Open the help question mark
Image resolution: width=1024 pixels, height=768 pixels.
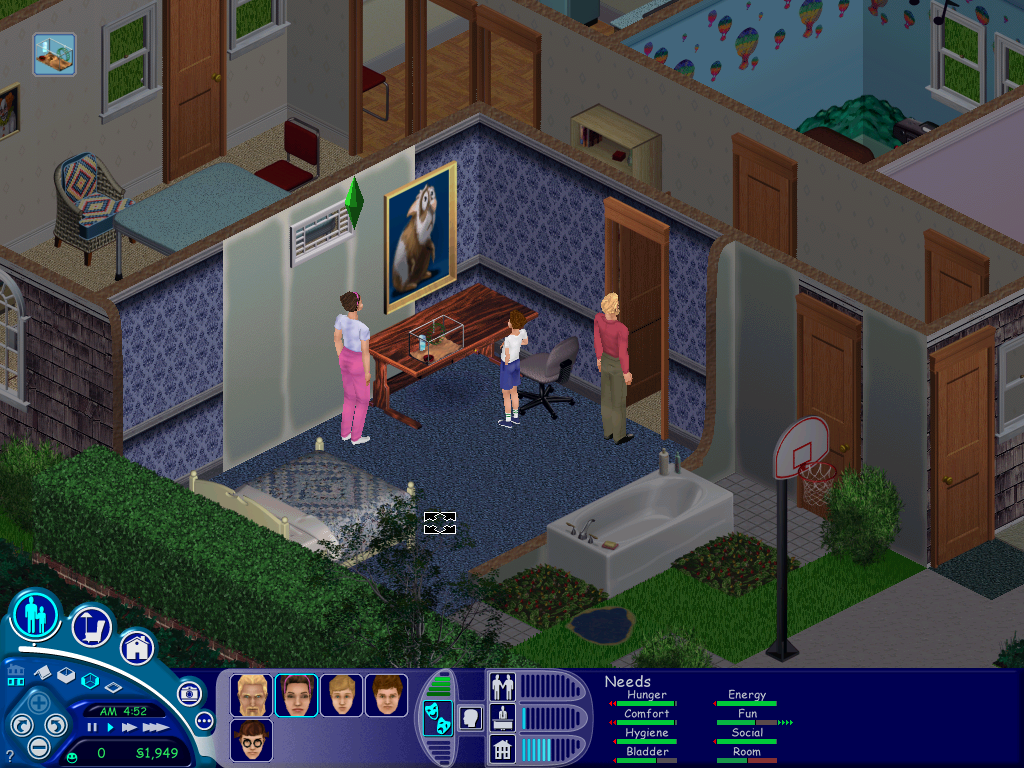10,756
